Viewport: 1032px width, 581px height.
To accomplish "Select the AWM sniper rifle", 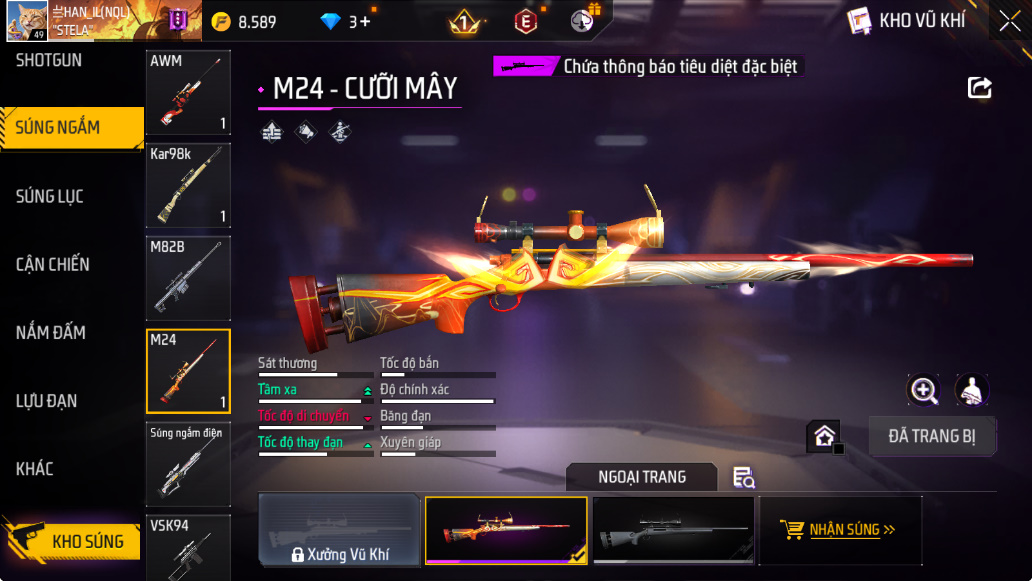I will click(188, 92).
